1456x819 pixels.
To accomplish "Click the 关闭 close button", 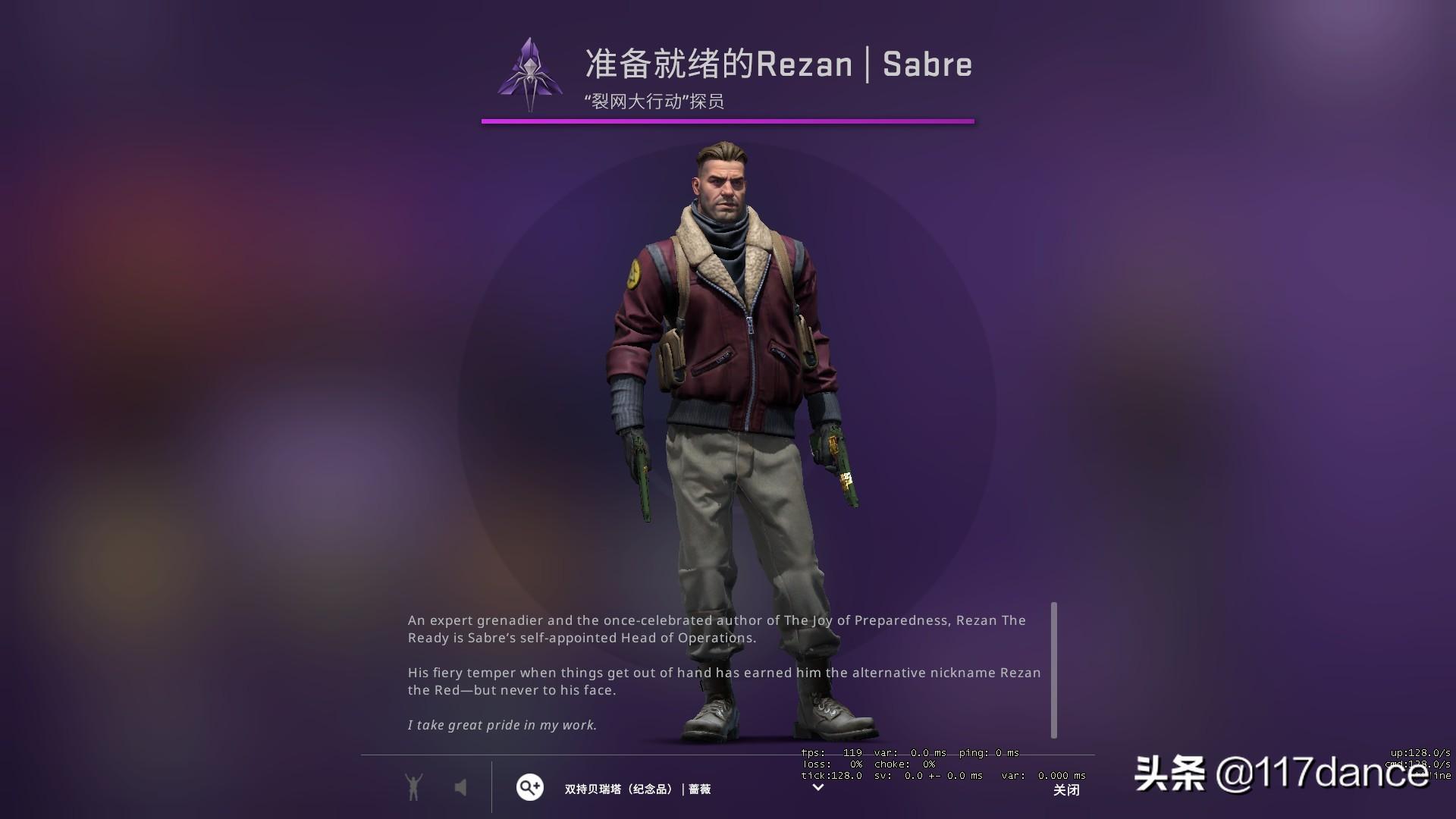I will coord(1066,789).
